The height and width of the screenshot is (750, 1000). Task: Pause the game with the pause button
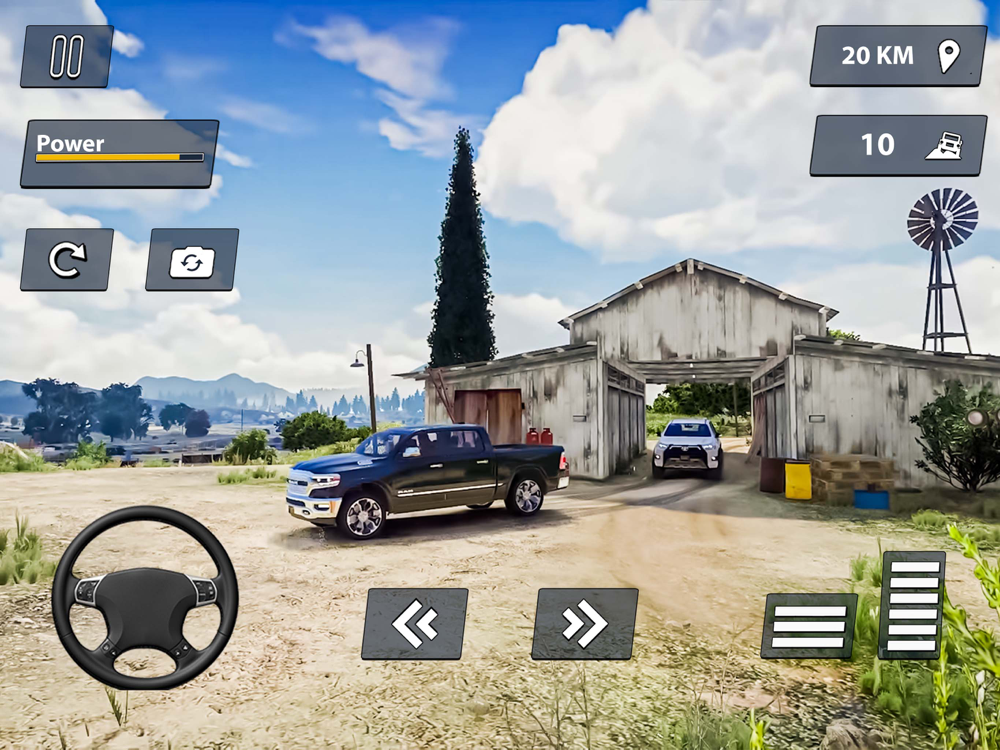pyautogui.click(x=66, y=56)
